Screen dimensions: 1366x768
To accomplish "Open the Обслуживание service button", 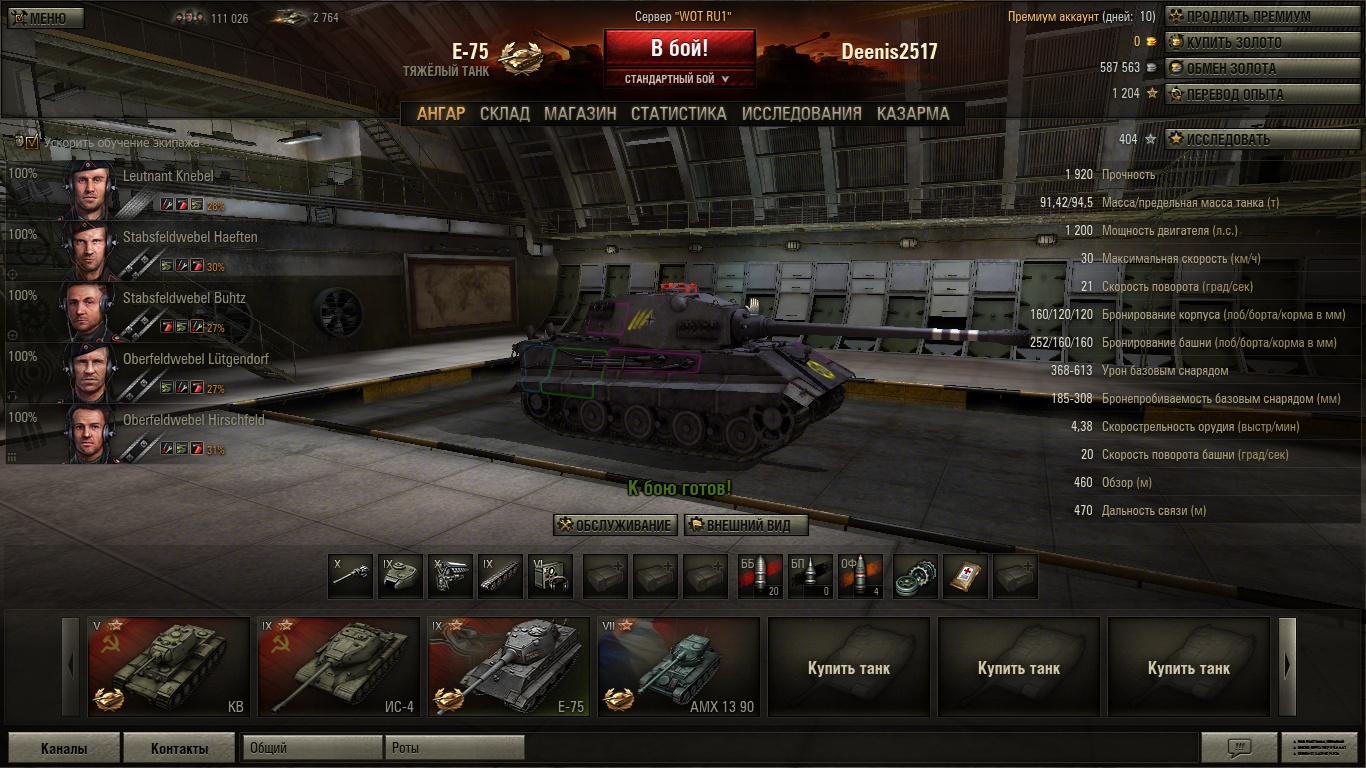I will click(x=615, y=526).
